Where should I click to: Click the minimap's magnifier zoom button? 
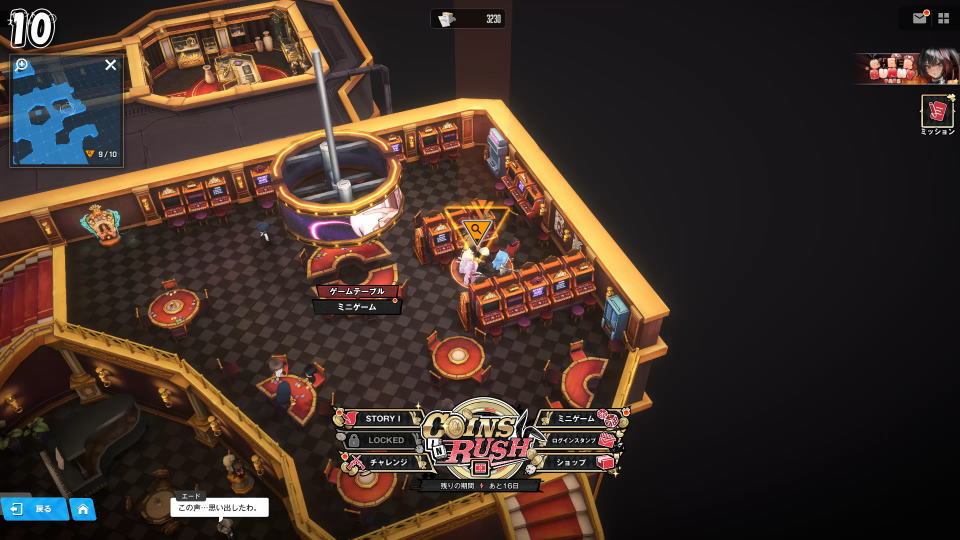click(x=22, y=65)
